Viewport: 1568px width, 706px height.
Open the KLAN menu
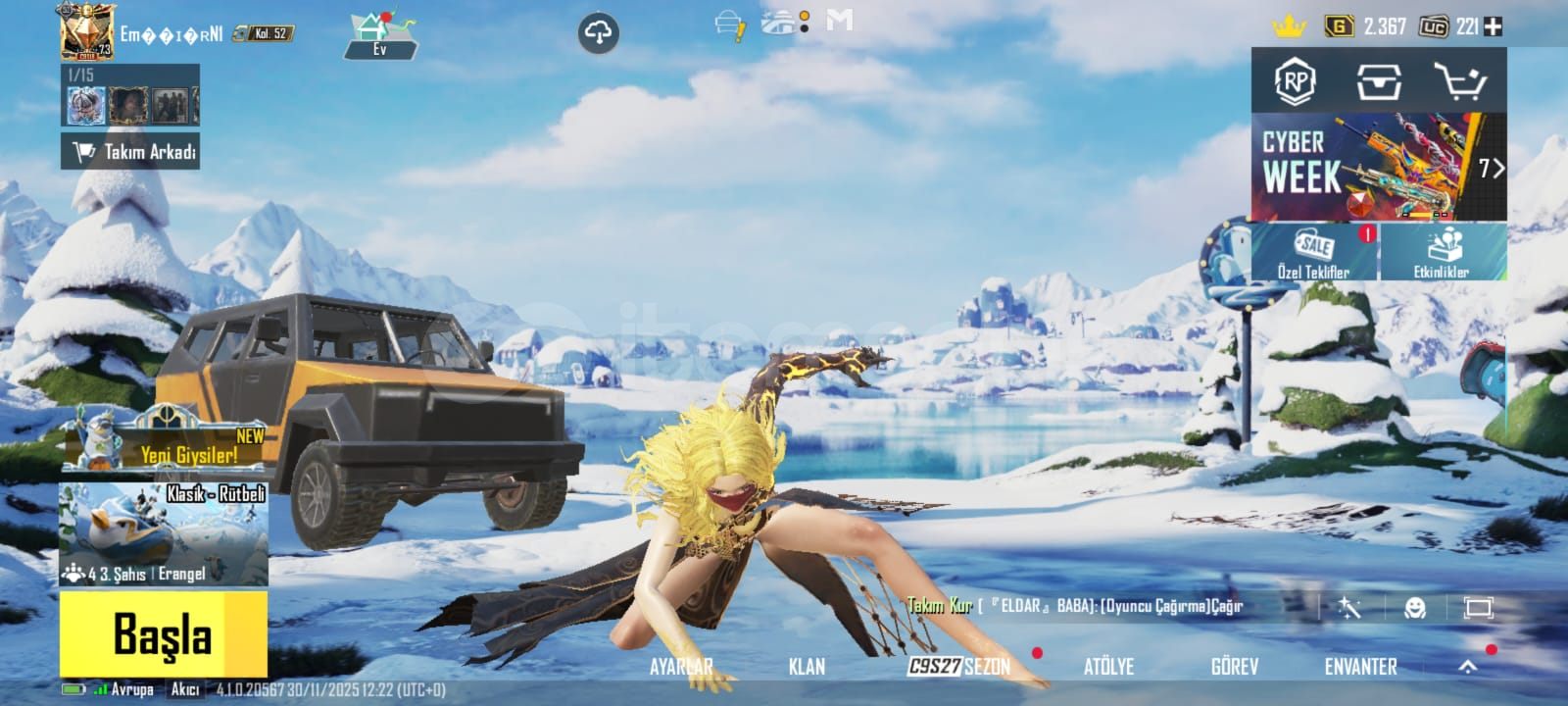[x=807, y=667]
